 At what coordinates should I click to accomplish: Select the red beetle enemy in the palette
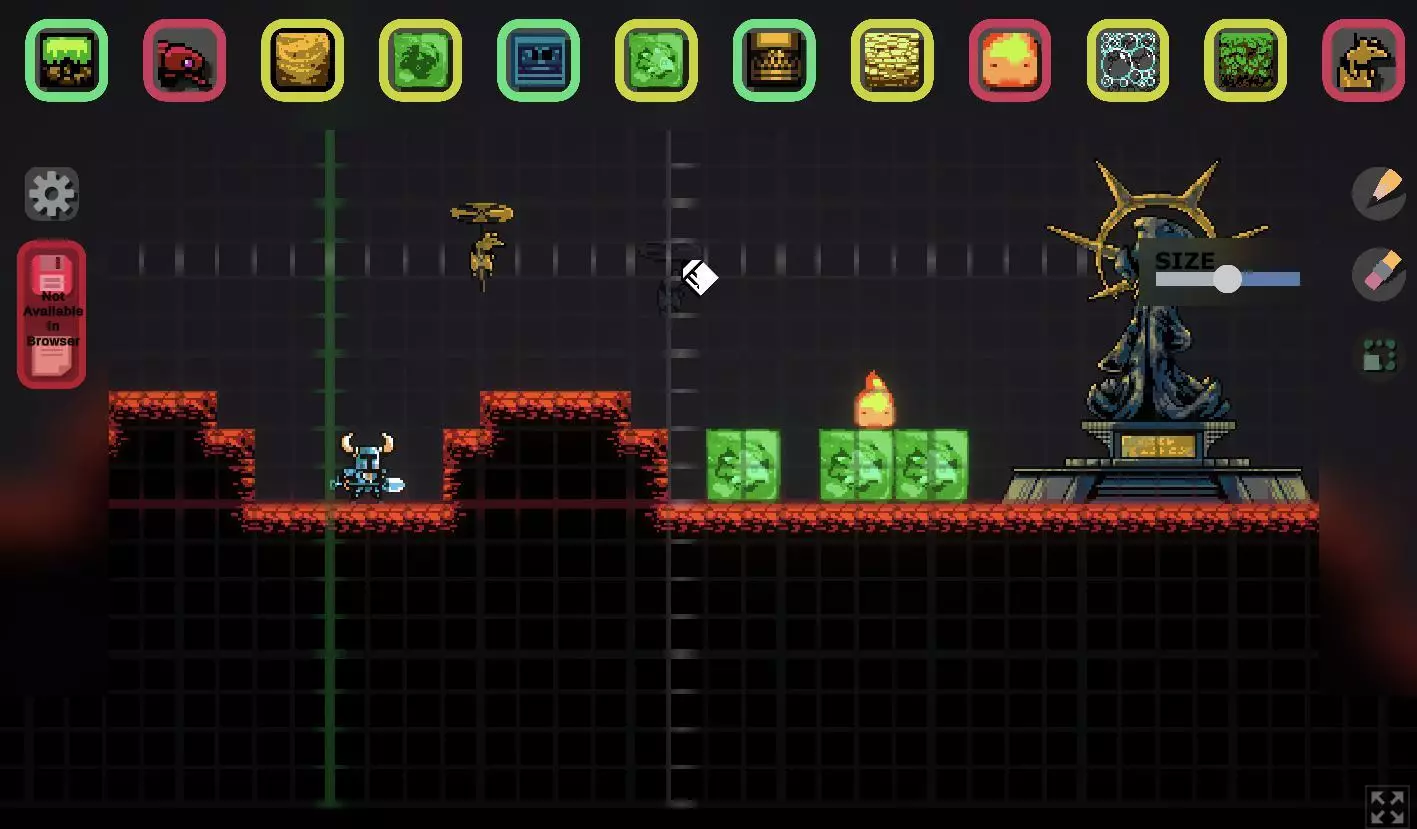tap(185, 60)
